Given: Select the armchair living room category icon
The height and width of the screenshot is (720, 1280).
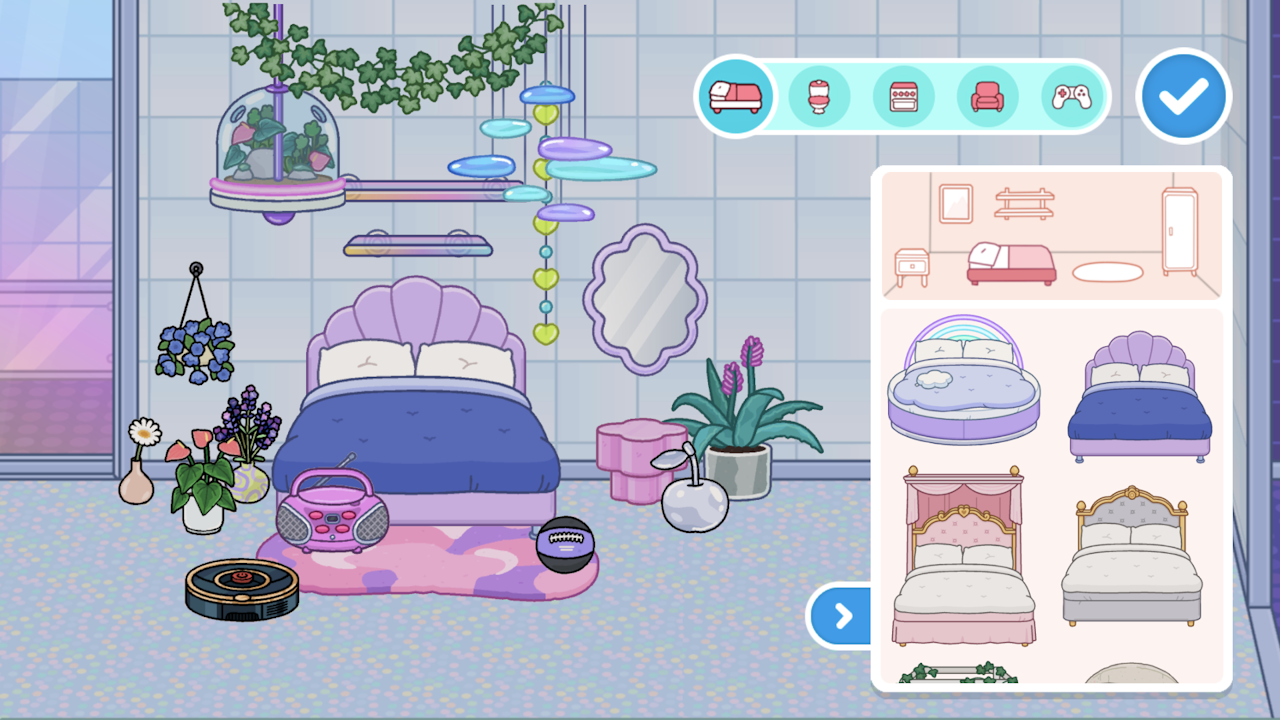Looking at the screenshot, I should (988, 95).
